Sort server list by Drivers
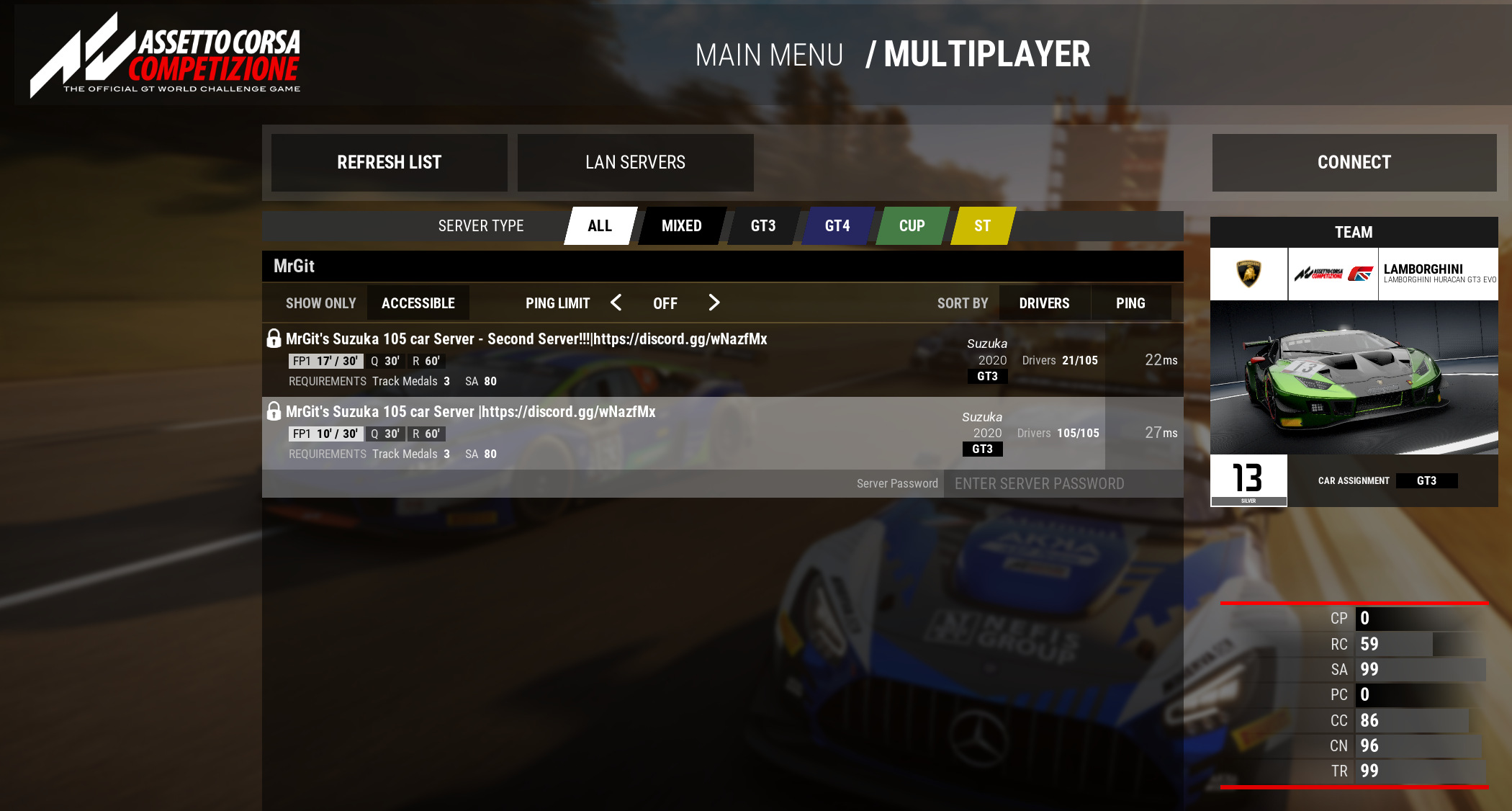The width and height of the screenshot is (1512, 811). click(1044, 303)
